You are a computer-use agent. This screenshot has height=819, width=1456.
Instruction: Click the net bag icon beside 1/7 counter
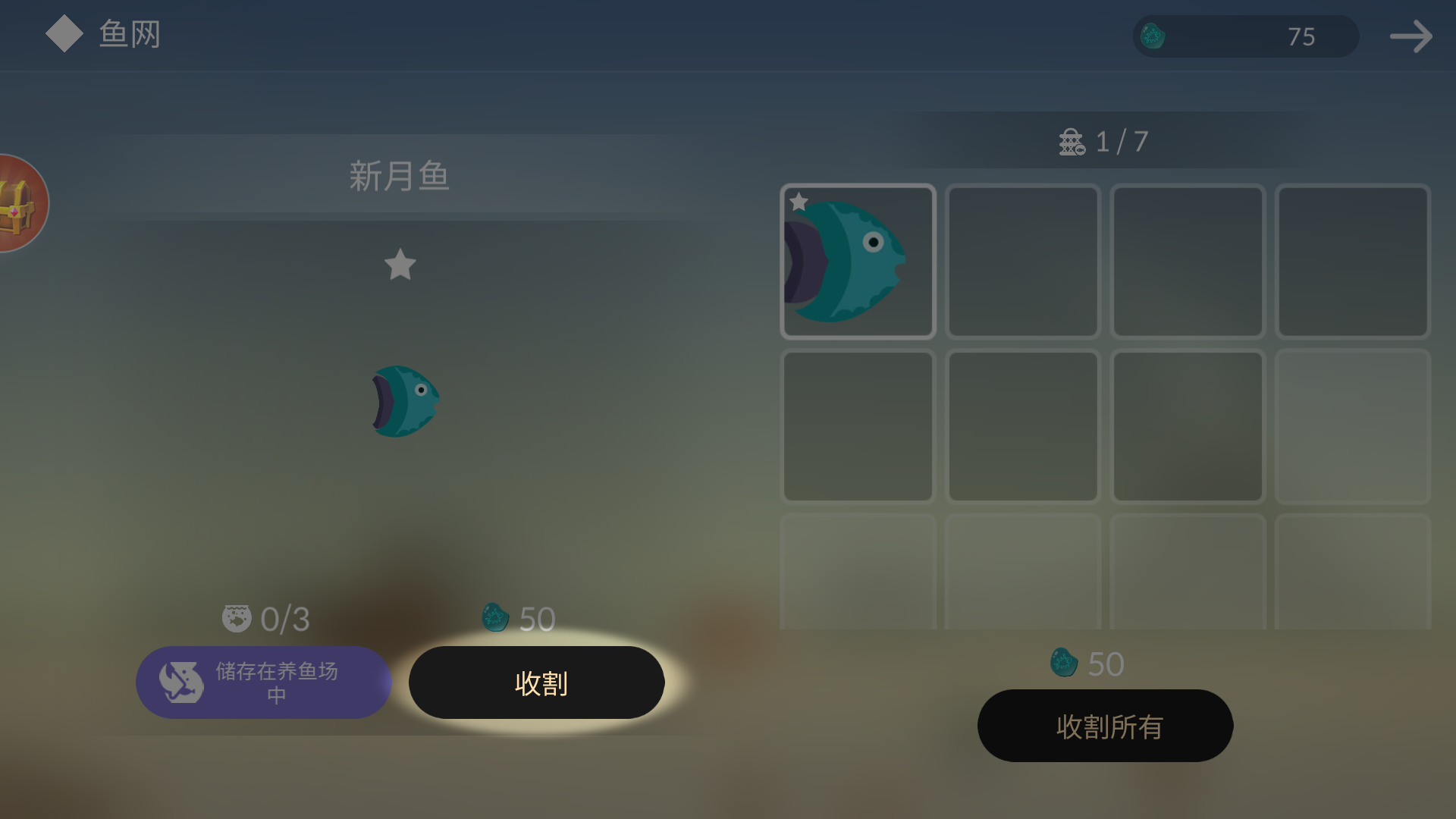tap(1069, 141)
